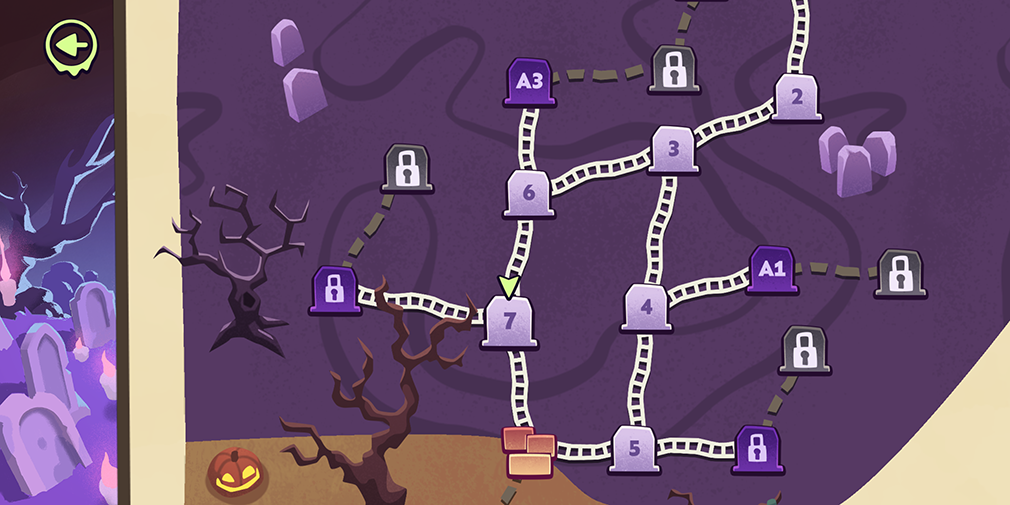
Task: Click the green back arrow button
Action: (x=71, y=44)
